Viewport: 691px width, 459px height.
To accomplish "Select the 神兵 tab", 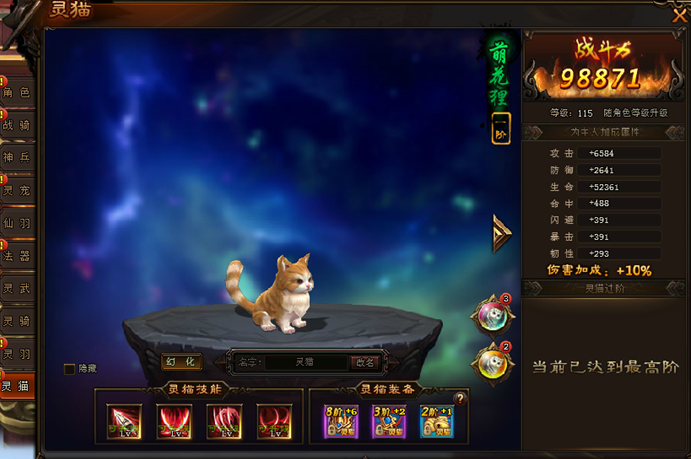I will point(17,158).
